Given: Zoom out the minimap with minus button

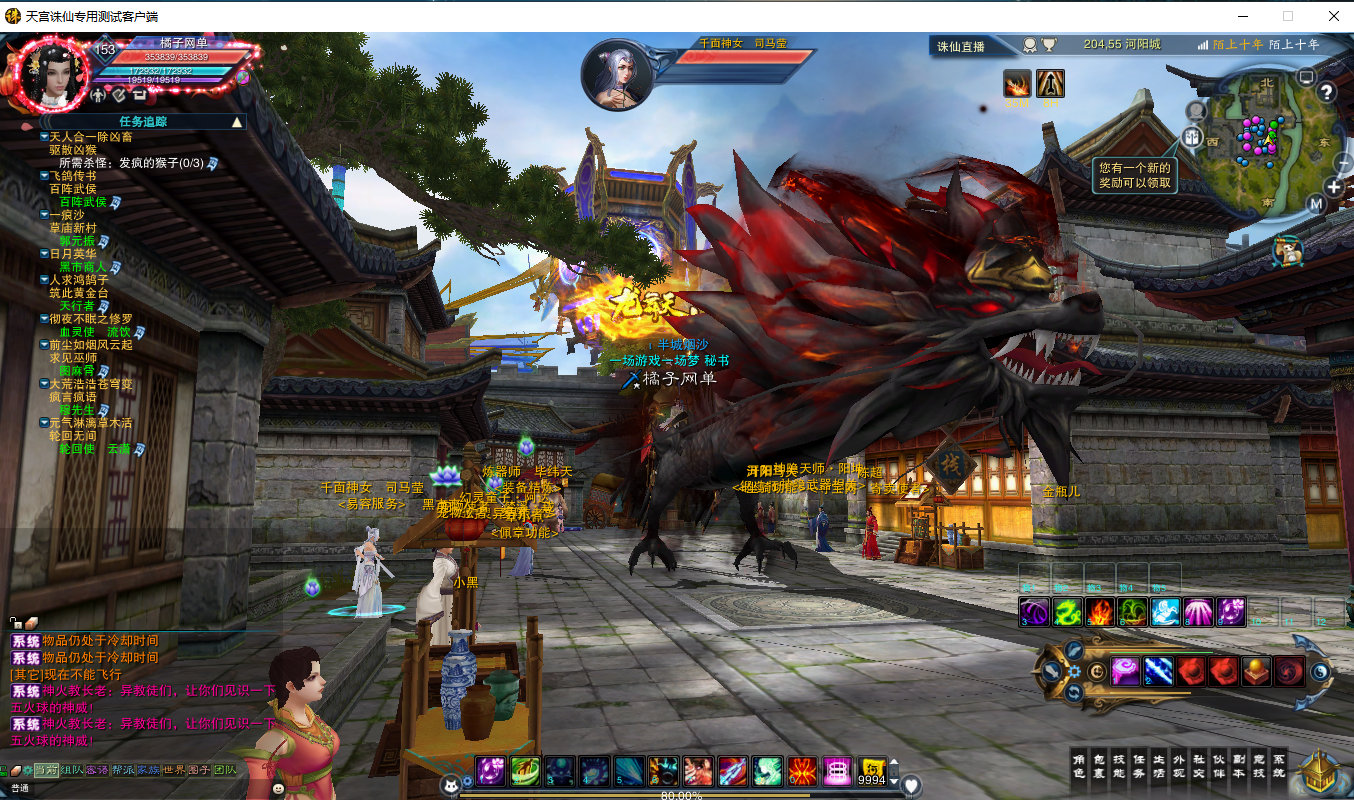Looking at the screenshot, I should pos(1341,162).
